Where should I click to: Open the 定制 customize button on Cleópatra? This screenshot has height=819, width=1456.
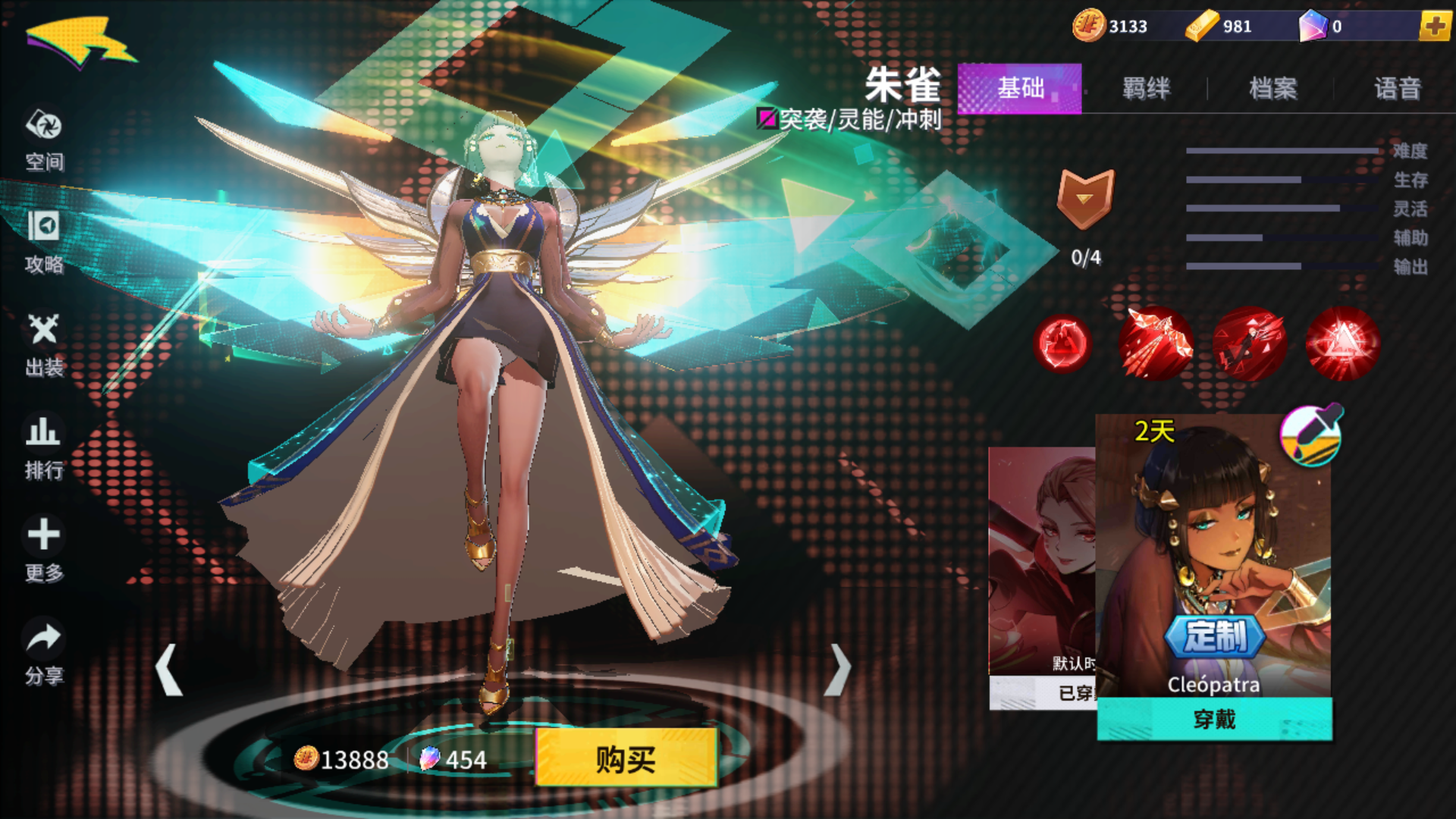coord(1215,635)
